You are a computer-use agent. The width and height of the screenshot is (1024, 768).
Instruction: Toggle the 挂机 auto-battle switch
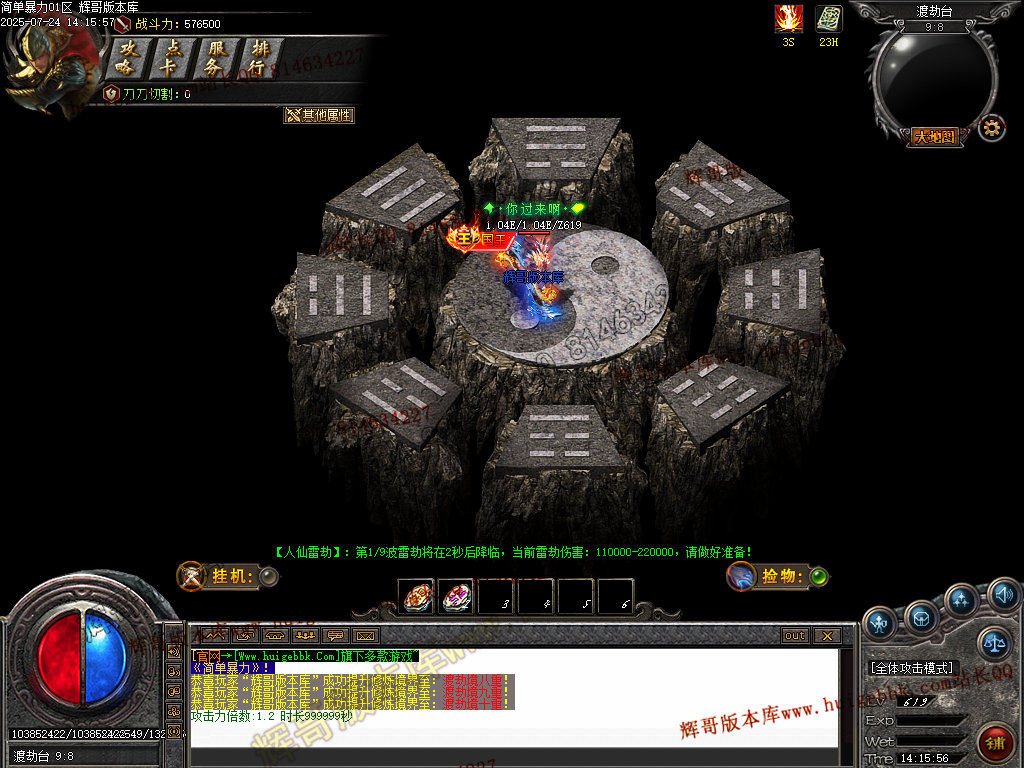268,576
